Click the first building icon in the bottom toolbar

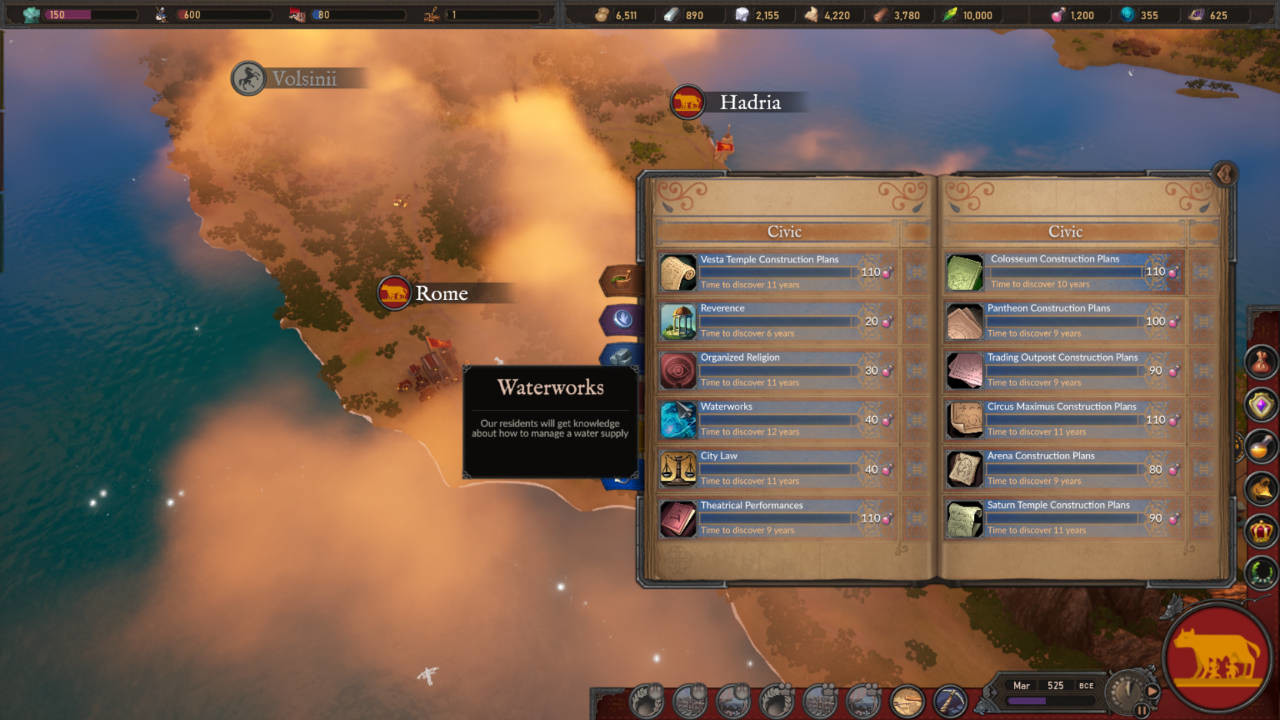(x=645, y=700)
